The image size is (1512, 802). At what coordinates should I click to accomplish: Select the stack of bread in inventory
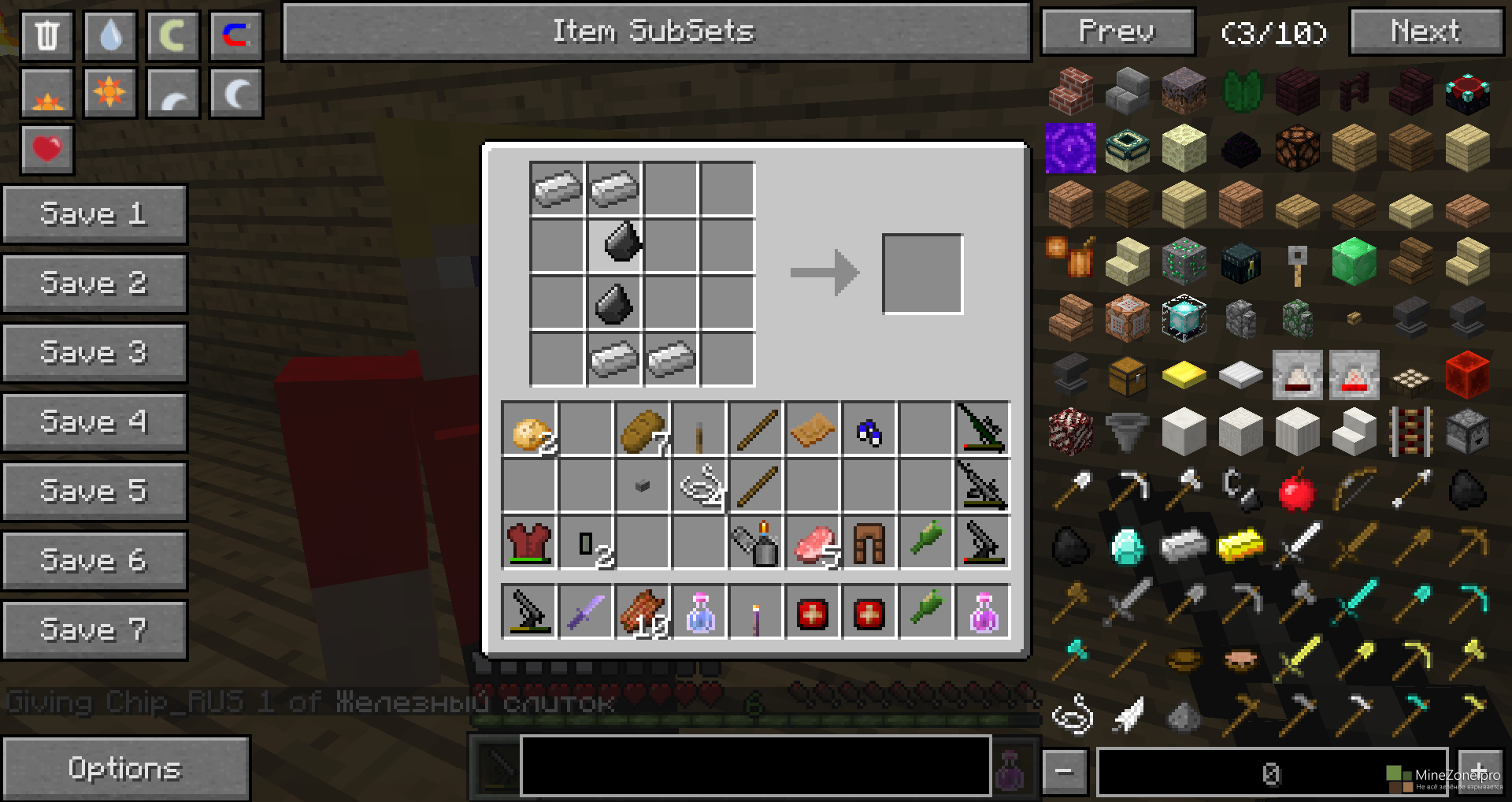tap(642, 430)
